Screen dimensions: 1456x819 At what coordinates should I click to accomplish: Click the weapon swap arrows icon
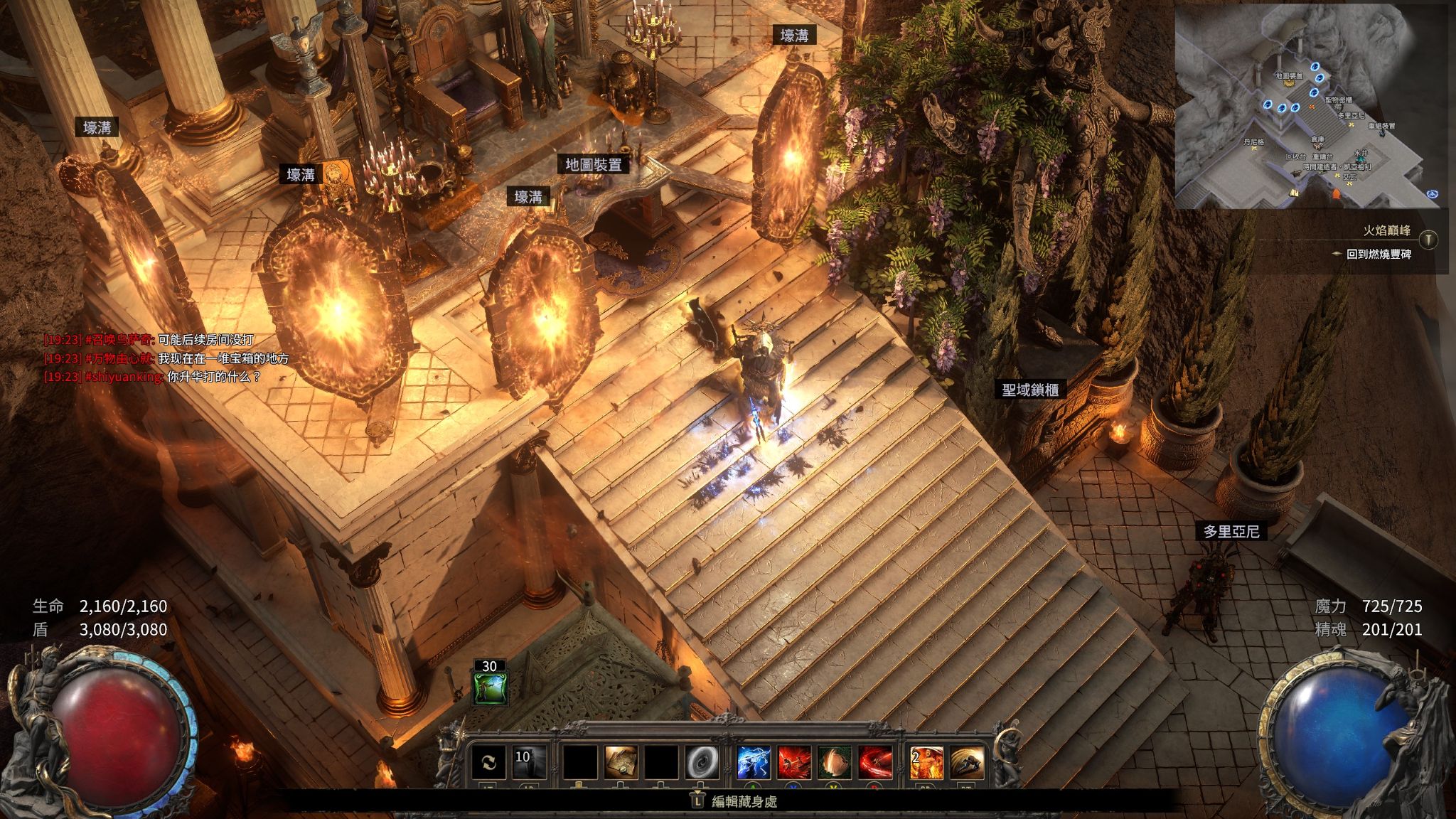pyautogui.click(x=489, y=762)
